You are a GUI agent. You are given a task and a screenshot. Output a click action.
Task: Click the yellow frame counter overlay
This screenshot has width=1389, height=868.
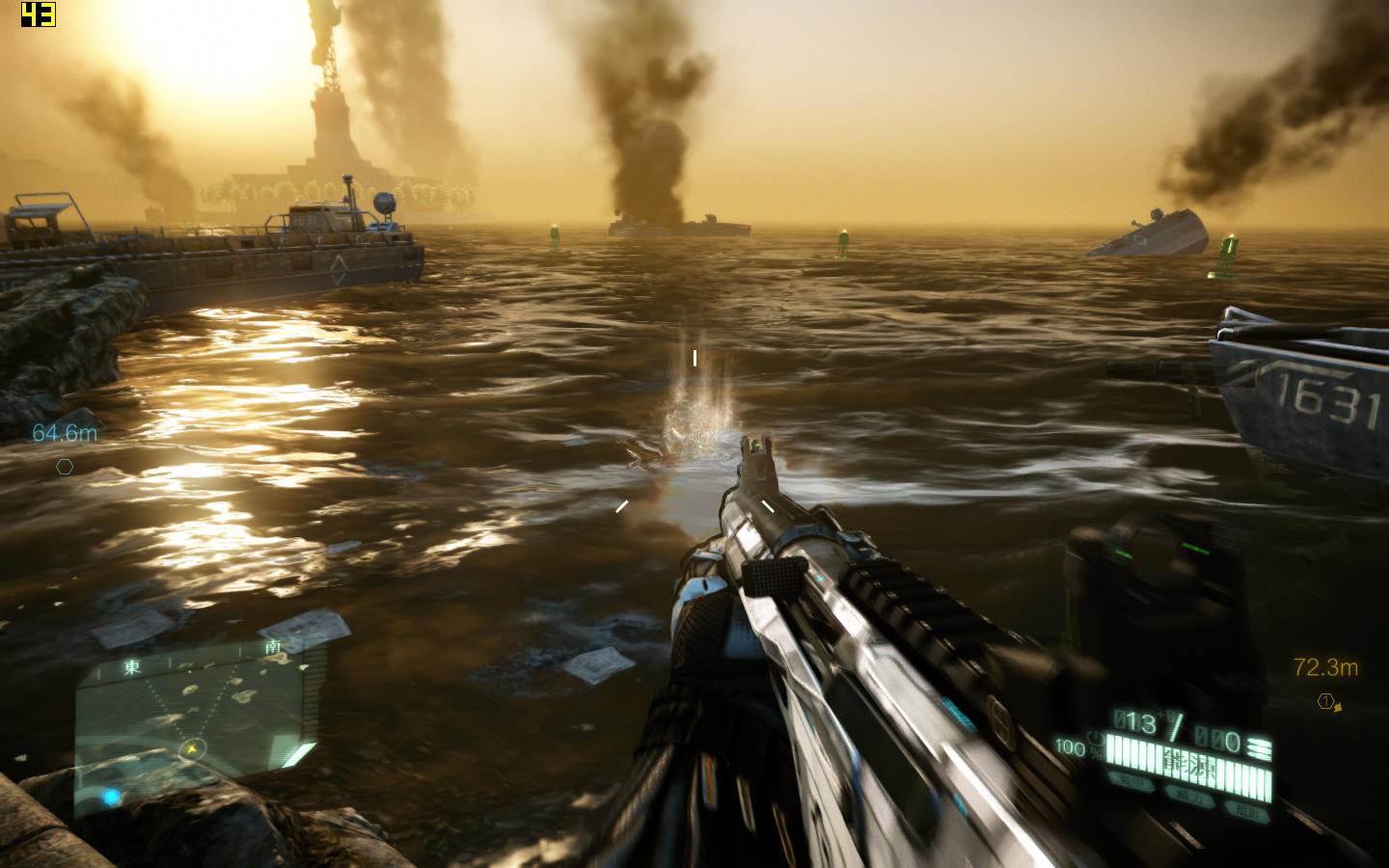[38, 14]
